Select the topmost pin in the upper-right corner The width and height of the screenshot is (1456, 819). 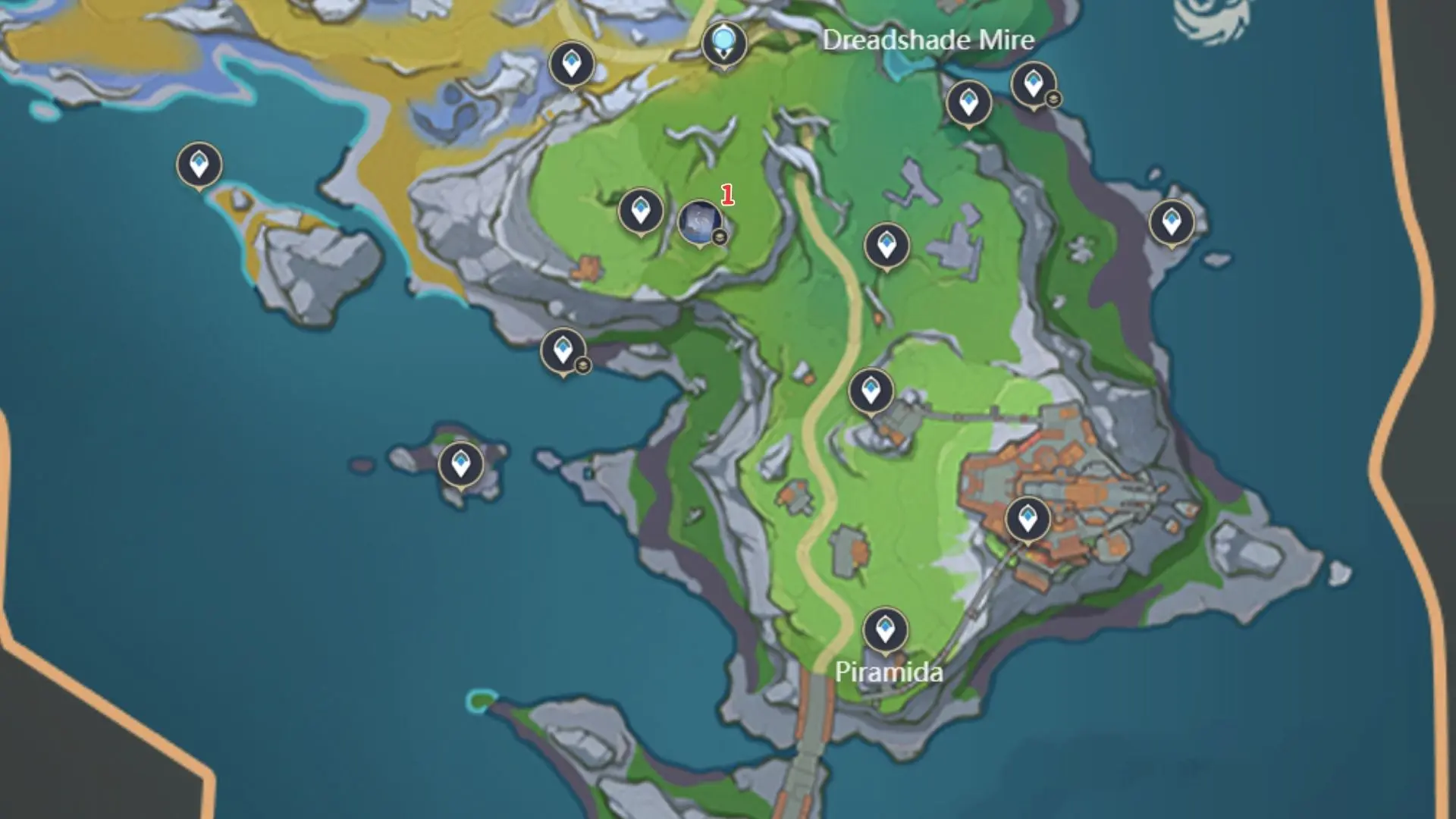(1033, 83)
